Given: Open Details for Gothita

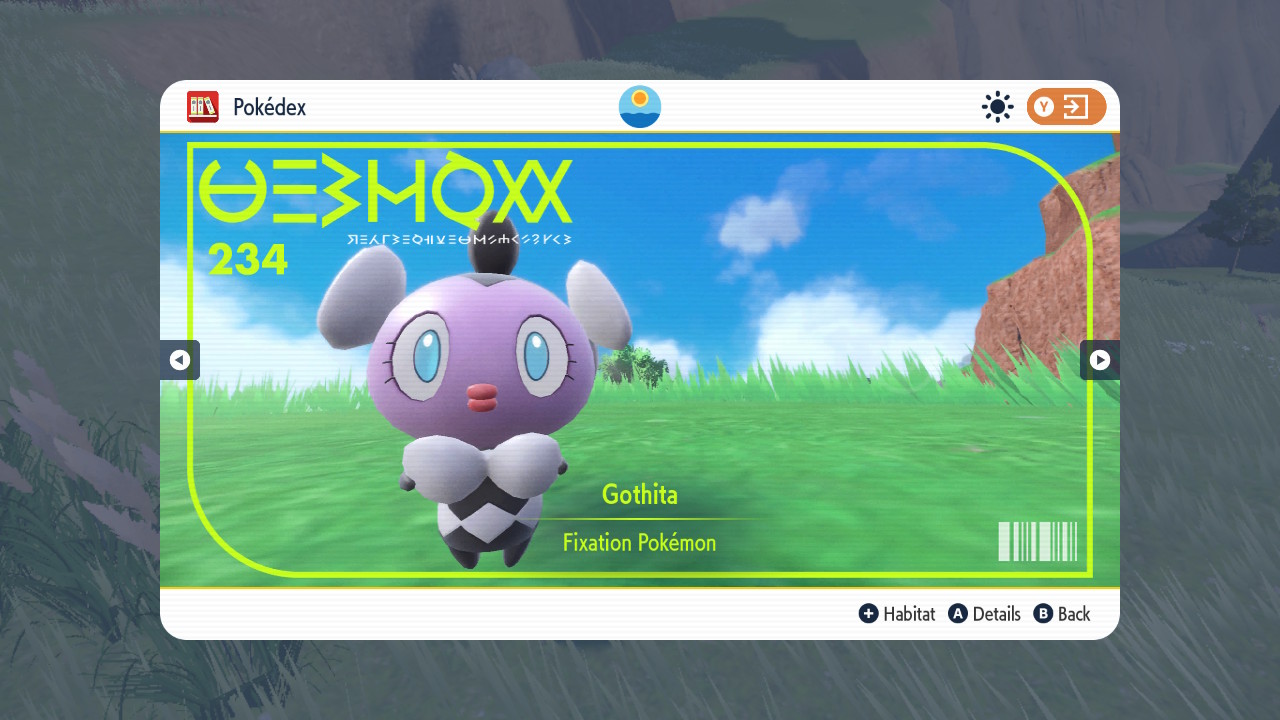Looking at the screenshot, I should coord(995,614).
